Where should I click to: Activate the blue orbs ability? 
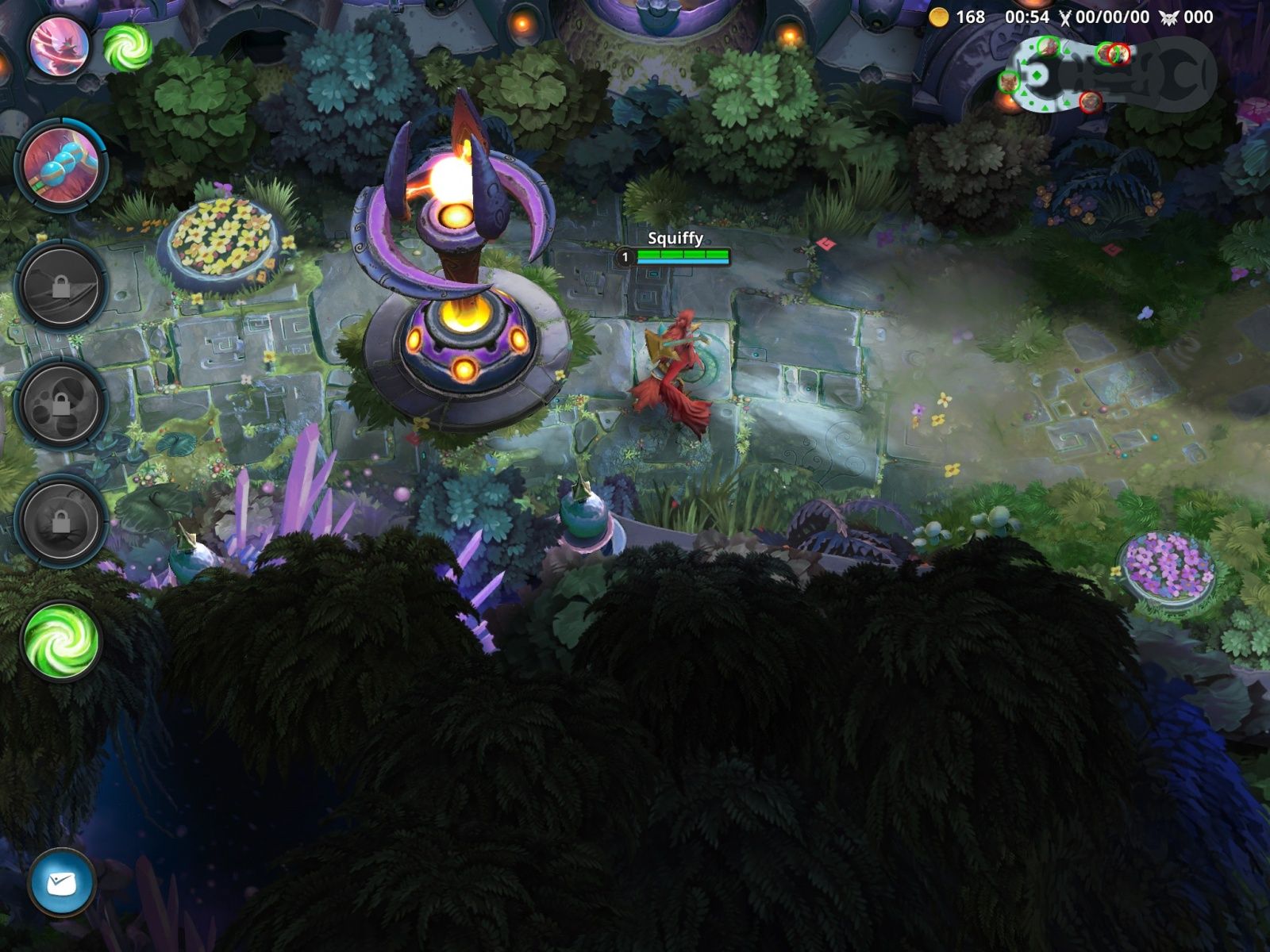coord(61,166)
